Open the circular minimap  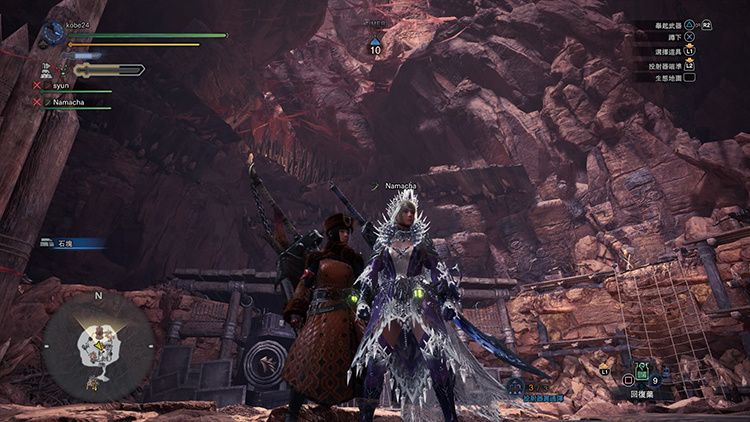coord(97,343)
